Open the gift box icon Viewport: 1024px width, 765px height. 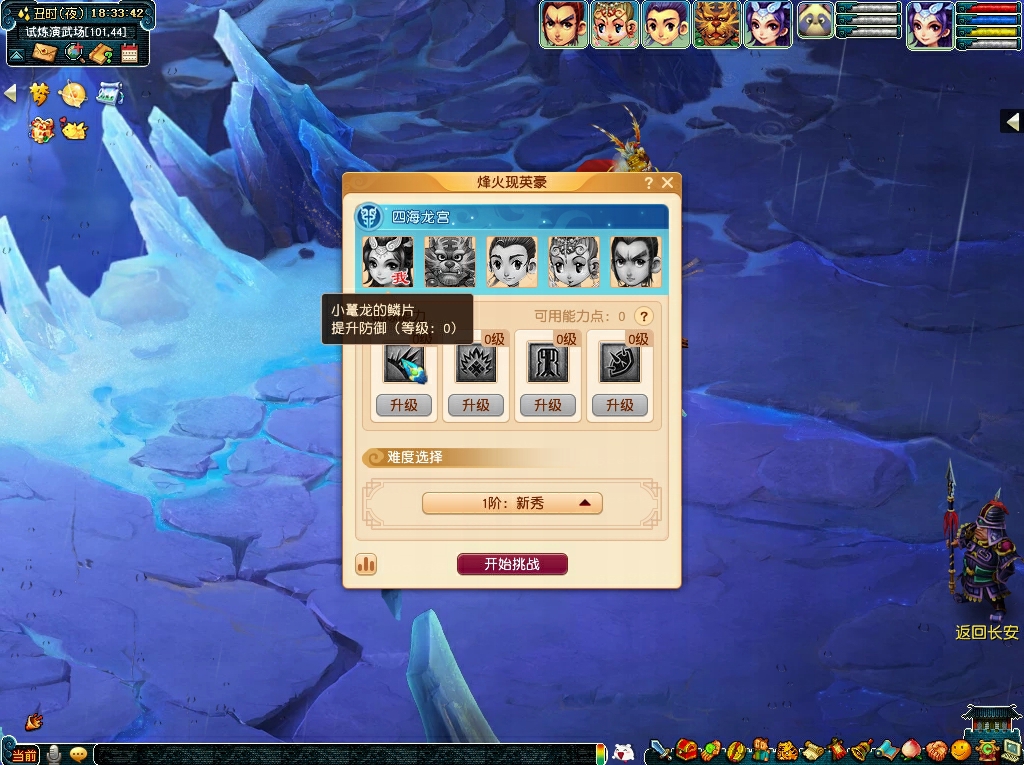click(41, 129)
